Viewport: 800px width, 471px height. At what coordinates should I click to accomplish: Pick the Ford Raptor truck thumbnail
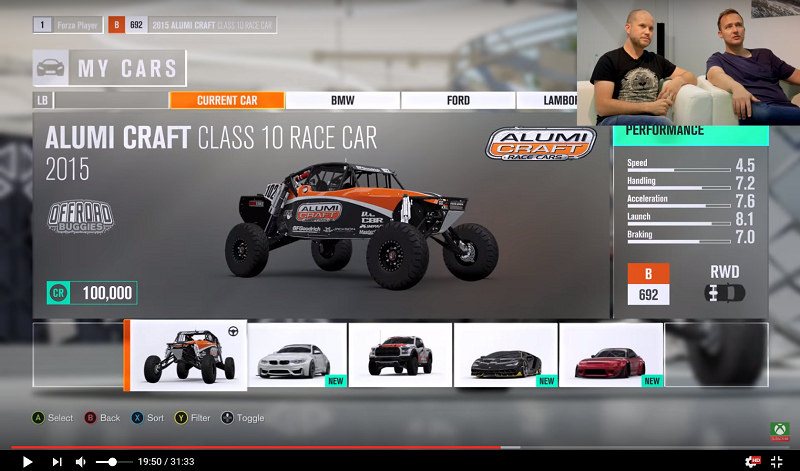[x=400, y=355]
